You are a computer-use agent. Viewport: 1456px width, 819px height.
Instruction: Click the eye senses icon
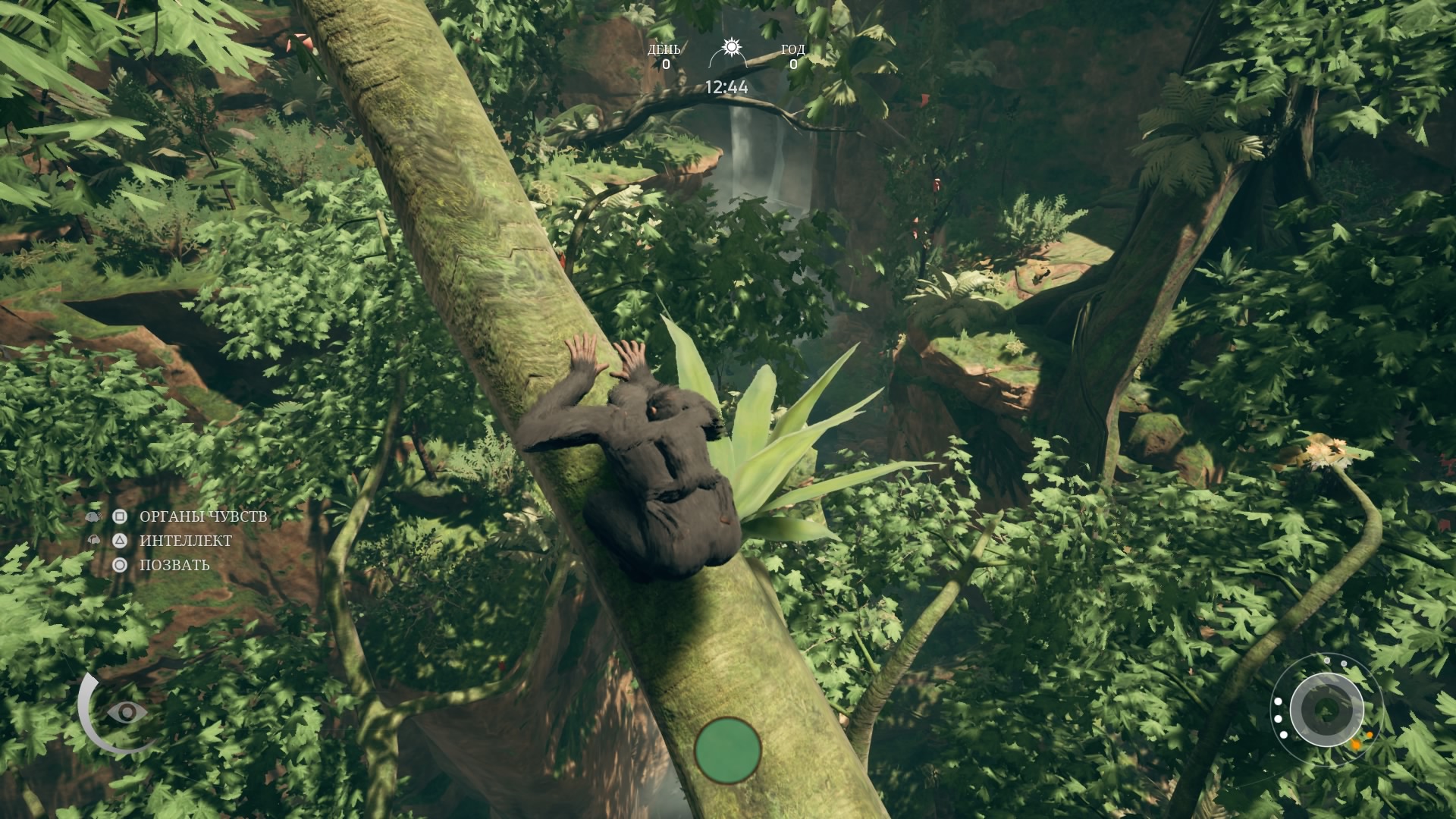point(127,712)
